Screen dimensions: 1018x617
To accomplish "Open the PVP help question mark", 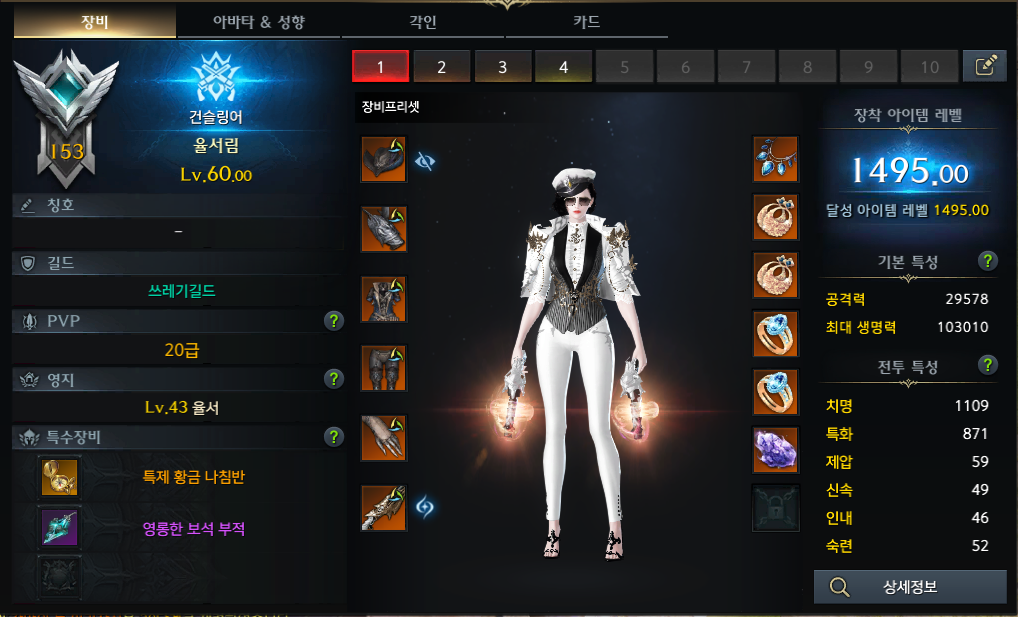I will pyautogui.click(x=334, y=321).
